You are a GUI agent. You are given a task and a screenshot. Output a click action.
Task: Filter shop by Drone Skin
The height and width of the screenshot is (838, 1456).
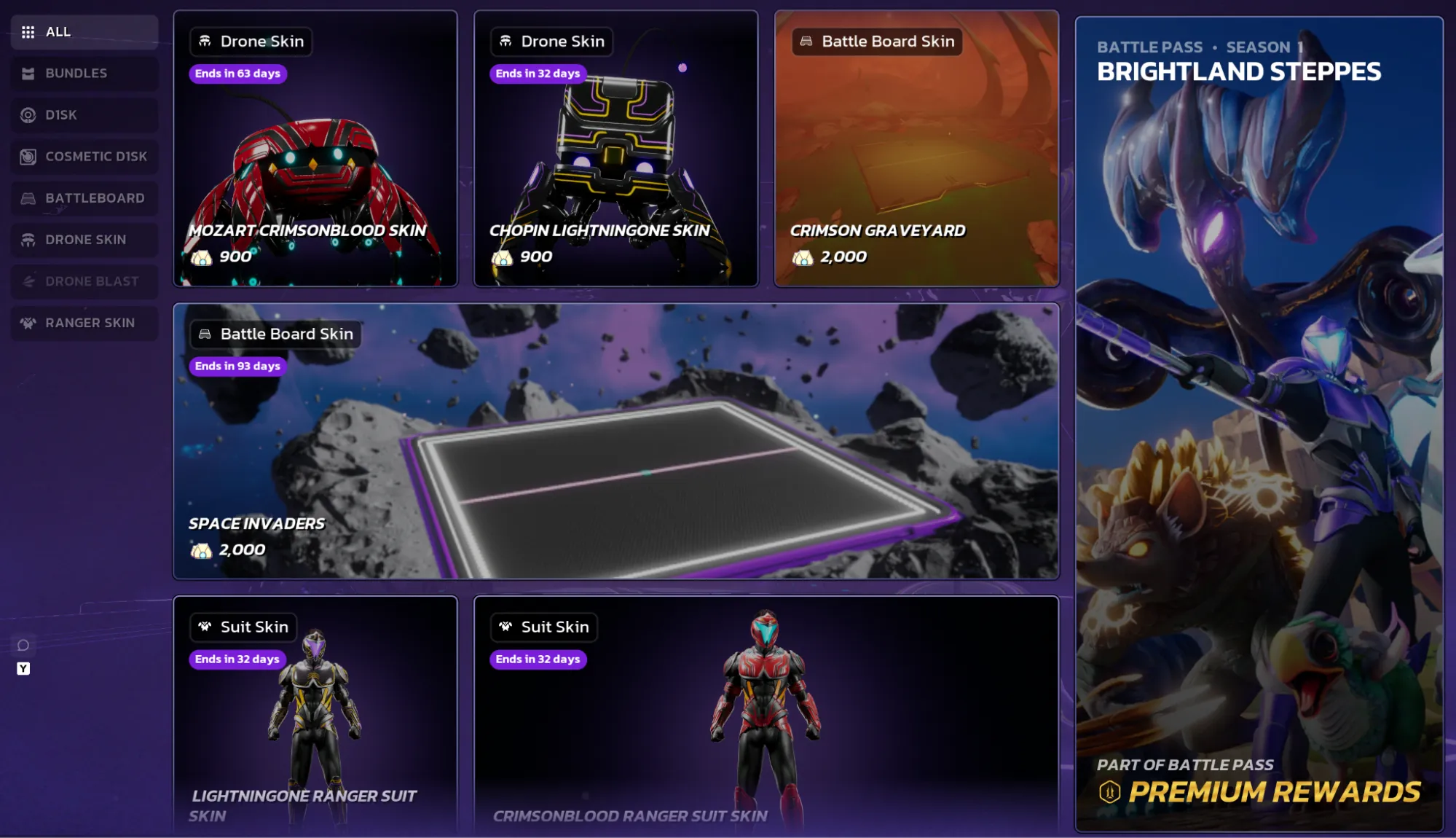point(84,240)
